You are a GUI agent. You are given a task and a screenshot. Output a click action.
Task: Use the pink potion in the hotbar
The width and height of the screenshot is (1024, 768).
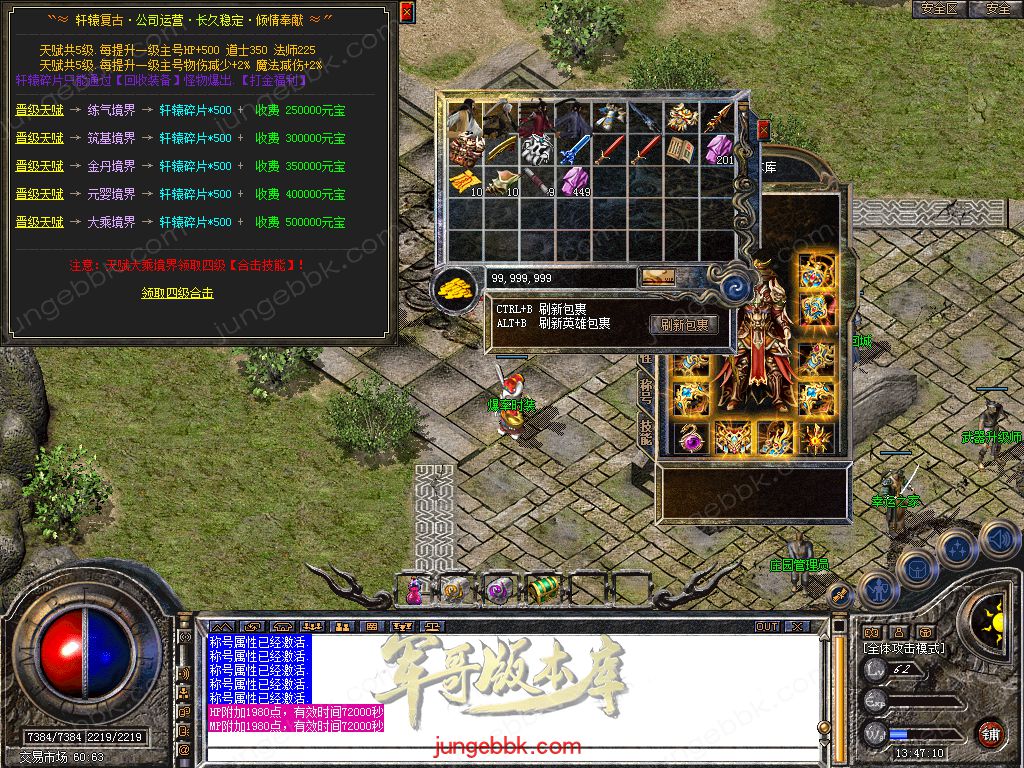(x=414, y=590)
